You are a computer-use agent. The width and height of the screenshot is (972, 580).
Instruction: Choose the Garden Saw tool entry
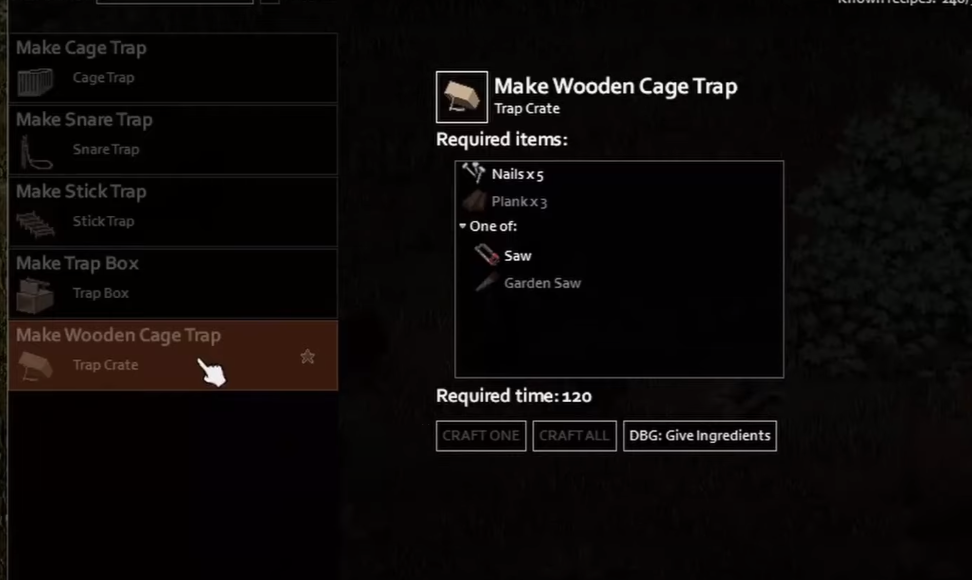tap(541, 283)
